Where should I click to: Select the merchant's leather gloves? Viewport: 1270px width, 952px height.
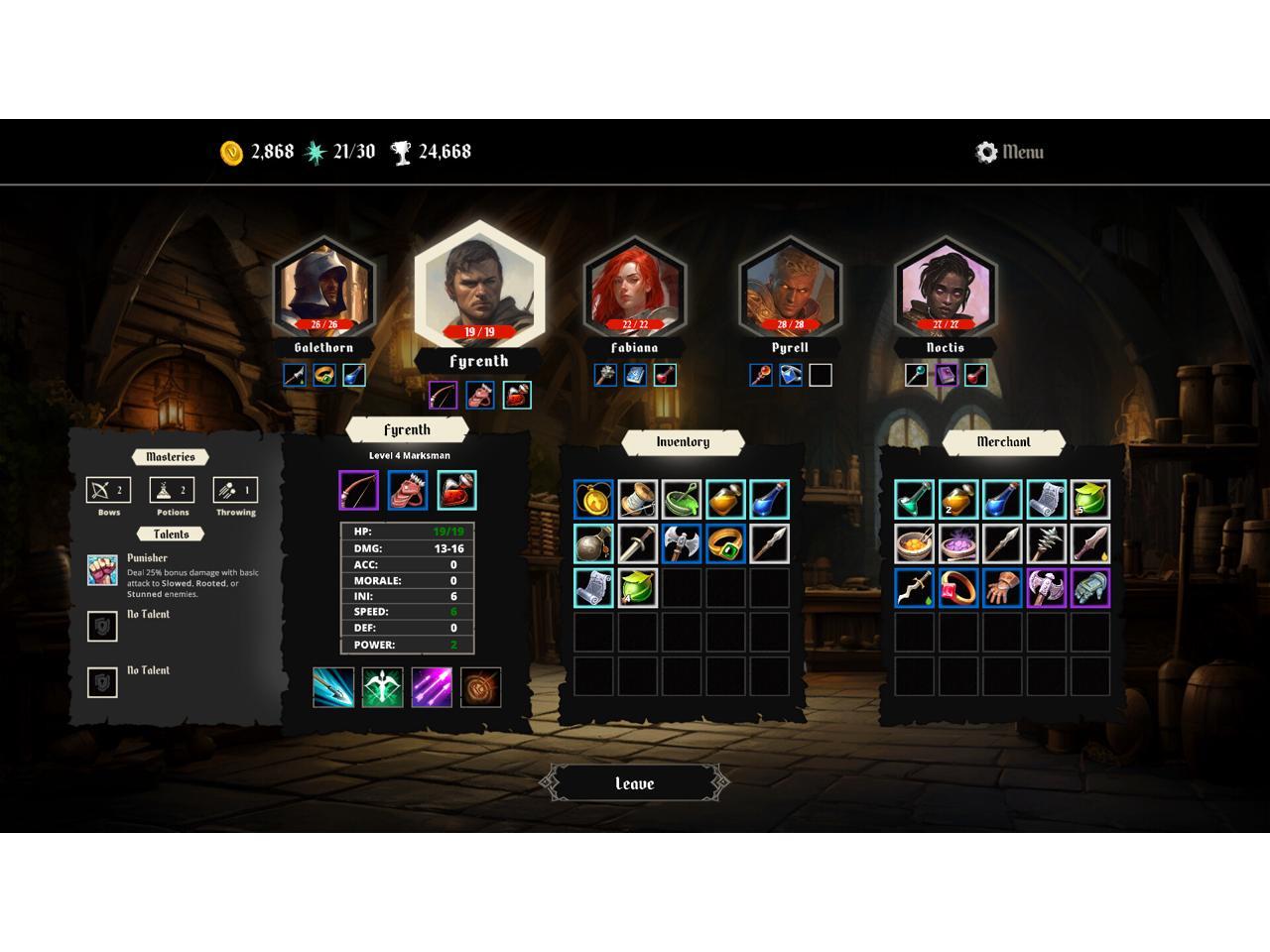tap(1002, 587)
